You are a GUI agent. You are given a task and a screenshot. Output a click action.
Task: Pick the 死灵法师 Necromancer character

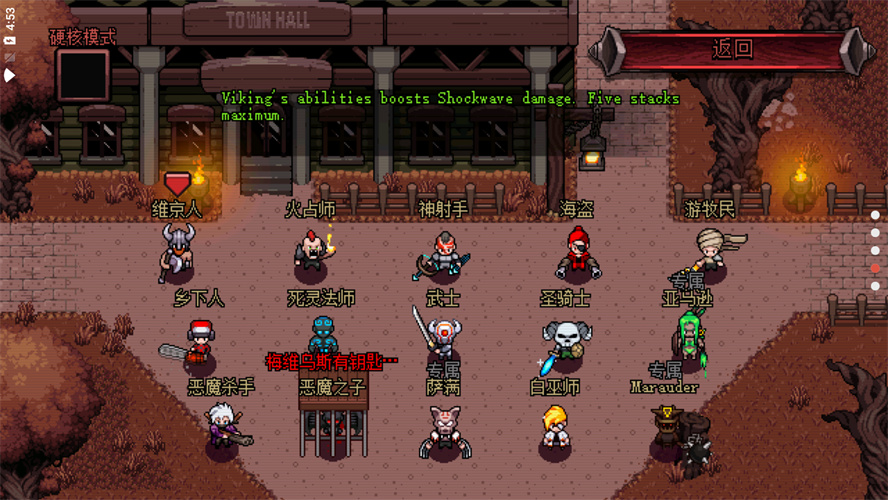[322, 338]
